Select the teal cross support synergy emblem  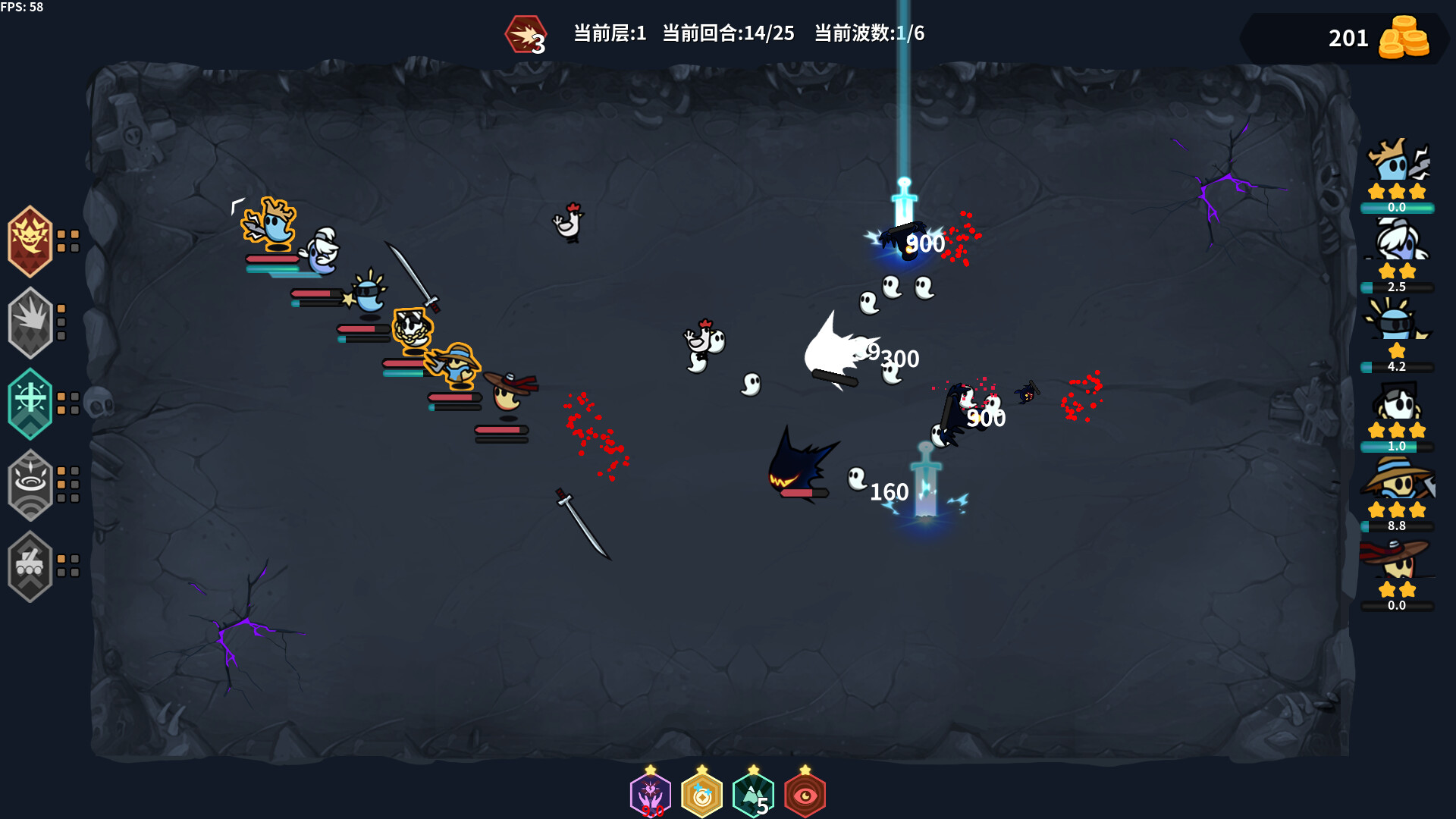[x=30, y=403]
